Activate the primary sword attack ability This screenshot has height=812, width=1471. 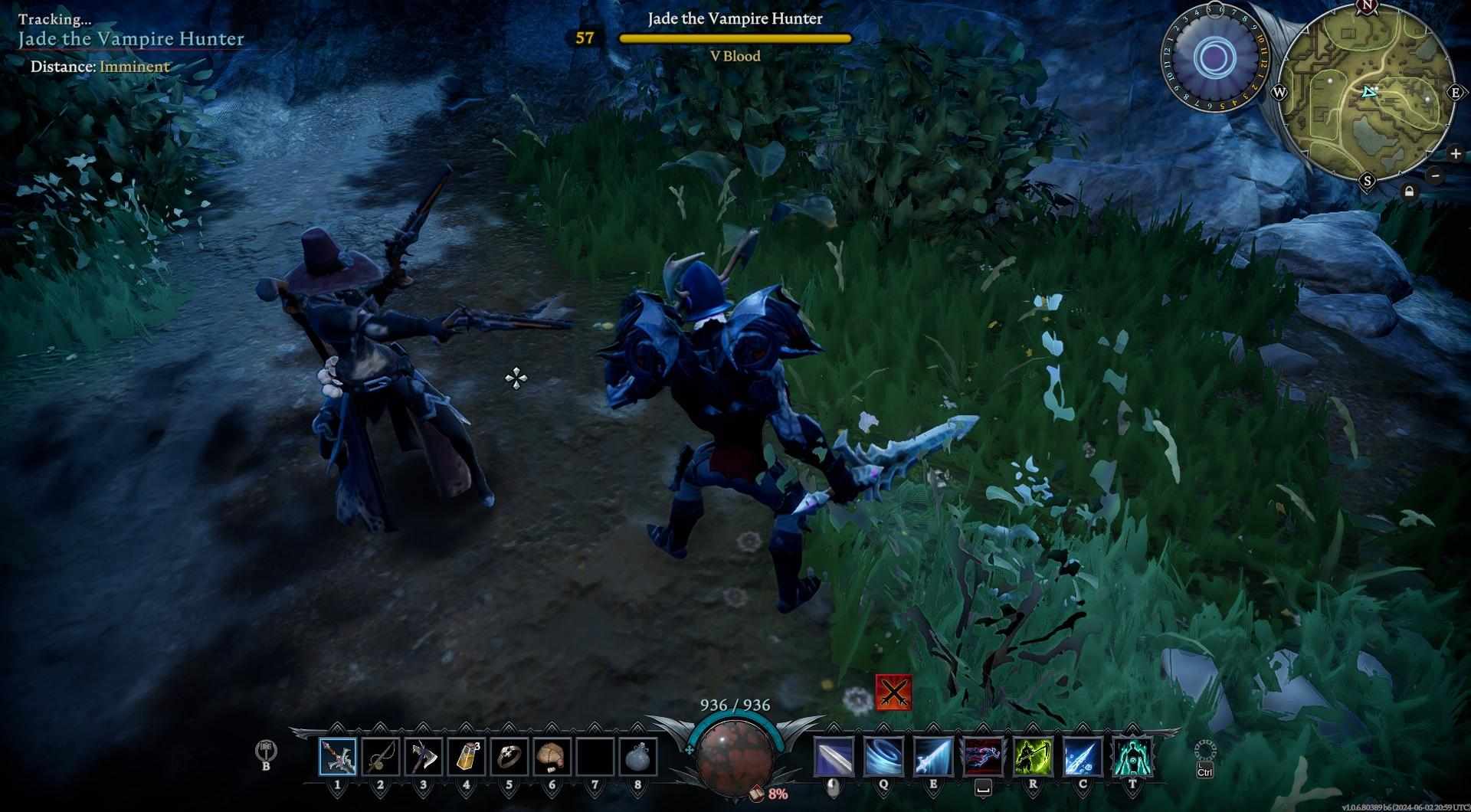tap(833, 757)
